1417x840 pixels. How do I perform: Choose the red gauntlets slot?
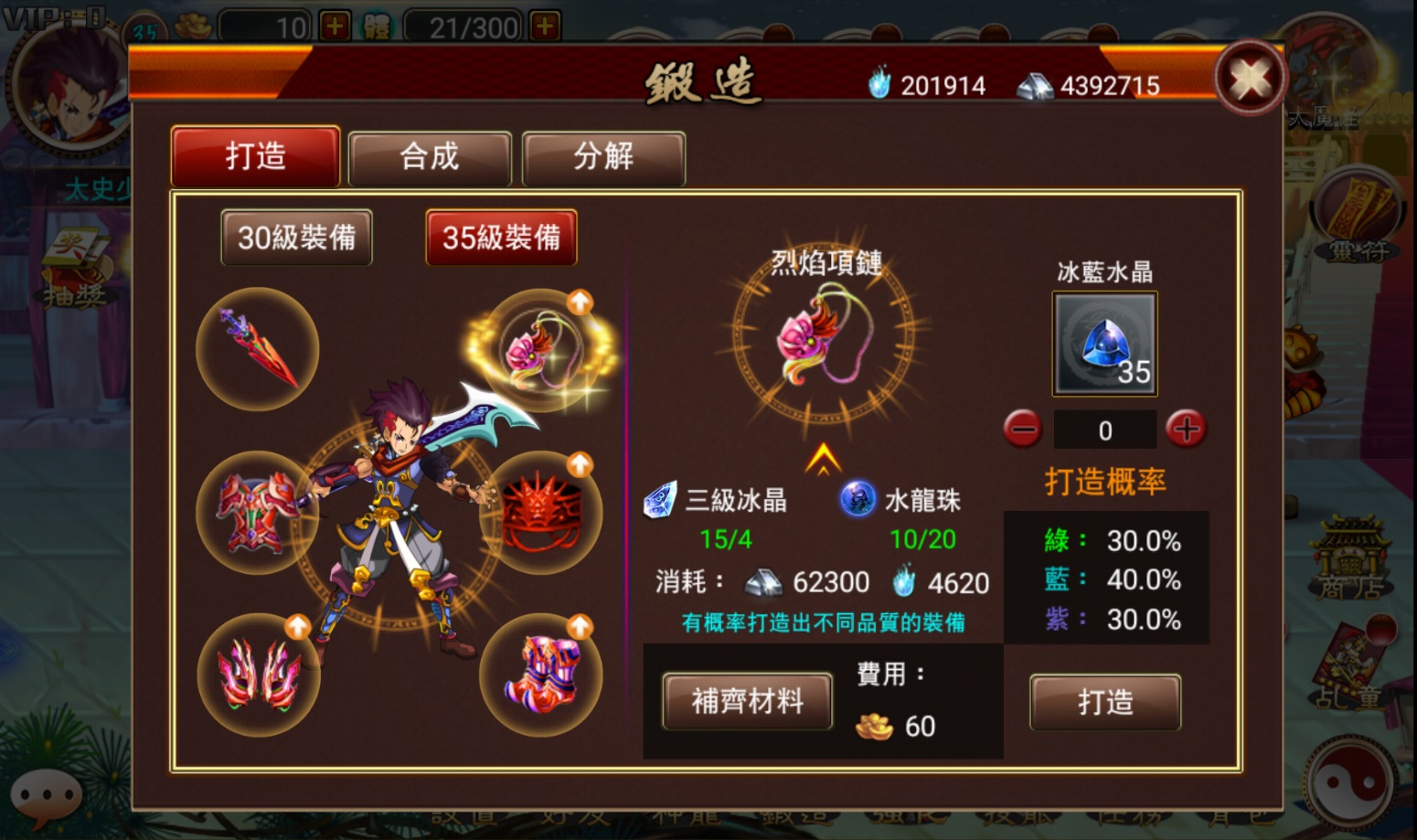tap(260, 675)
